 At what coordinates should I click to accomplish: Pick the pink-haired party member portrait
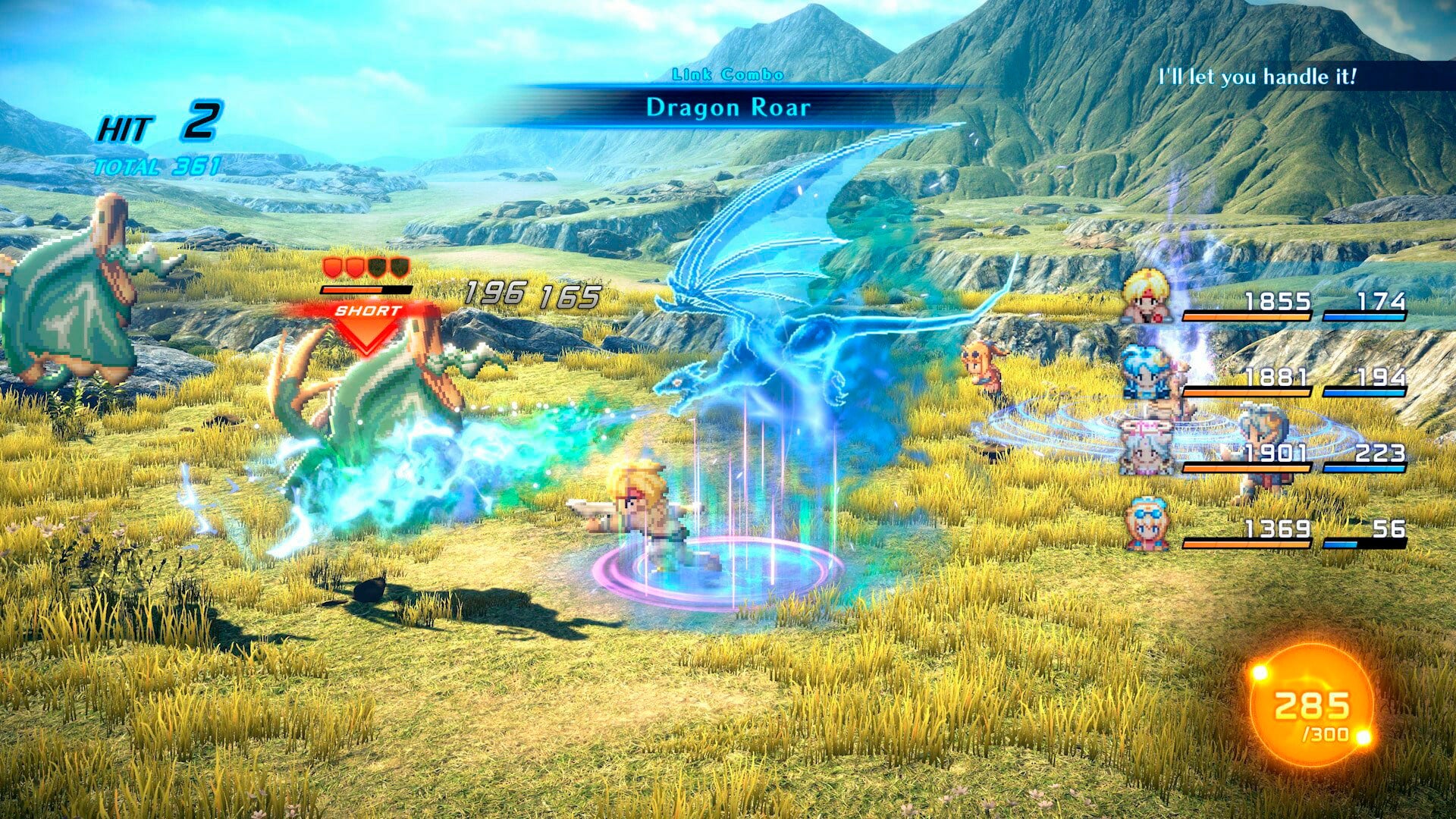click(x=1147, y=447)
